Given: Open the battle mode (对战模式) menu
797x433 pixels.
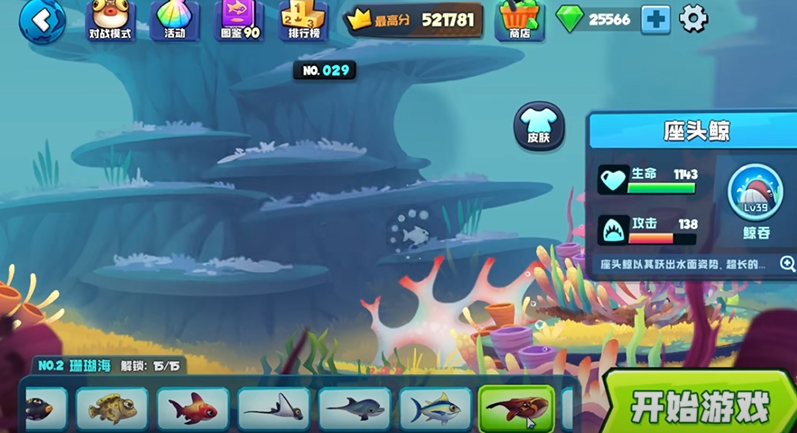Looking at the screenshot, I should pyautogui.click(x=110, y=20).
